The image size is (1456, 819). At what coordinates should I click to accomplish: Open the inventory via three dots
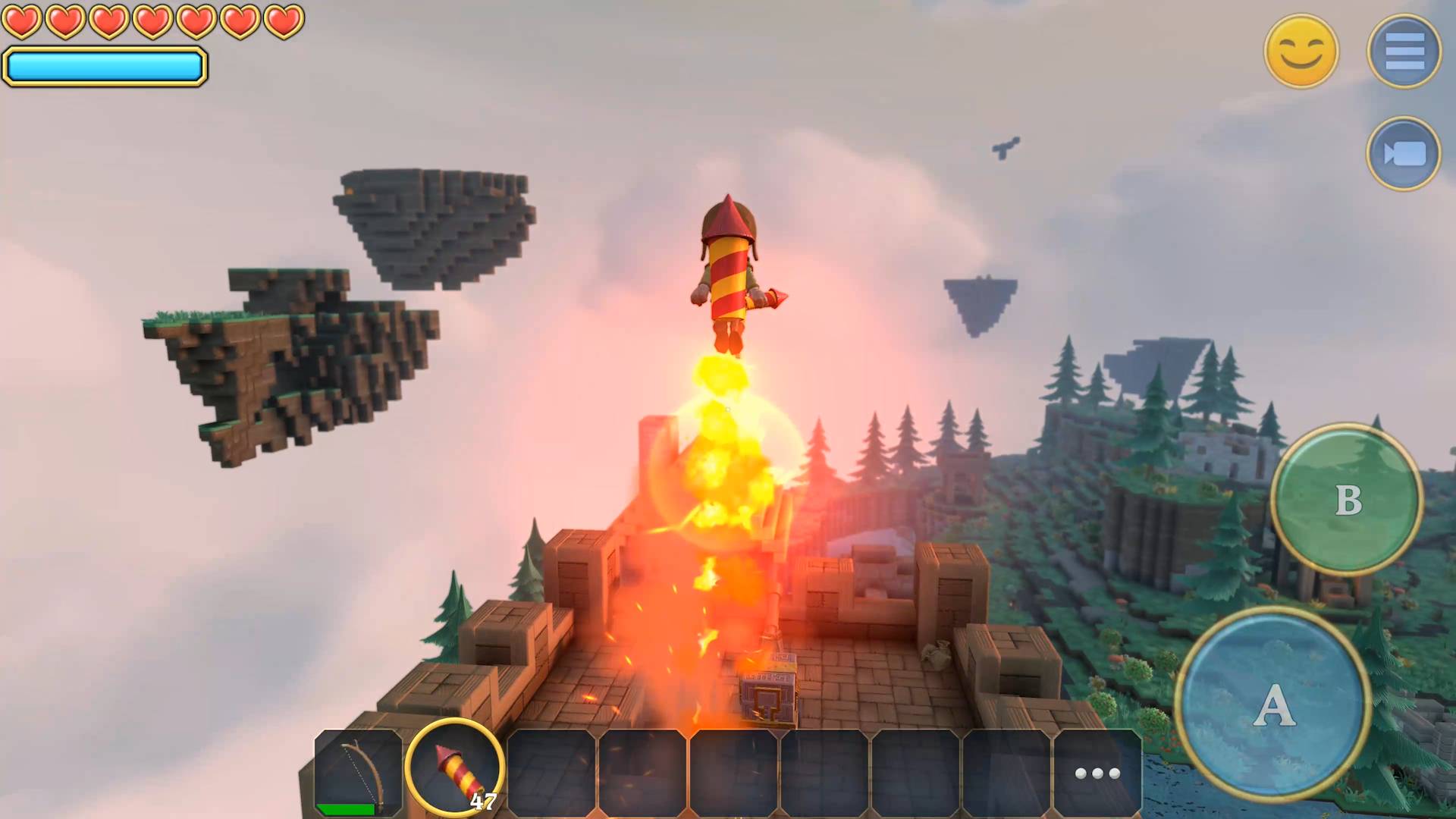pos(1097,773)
